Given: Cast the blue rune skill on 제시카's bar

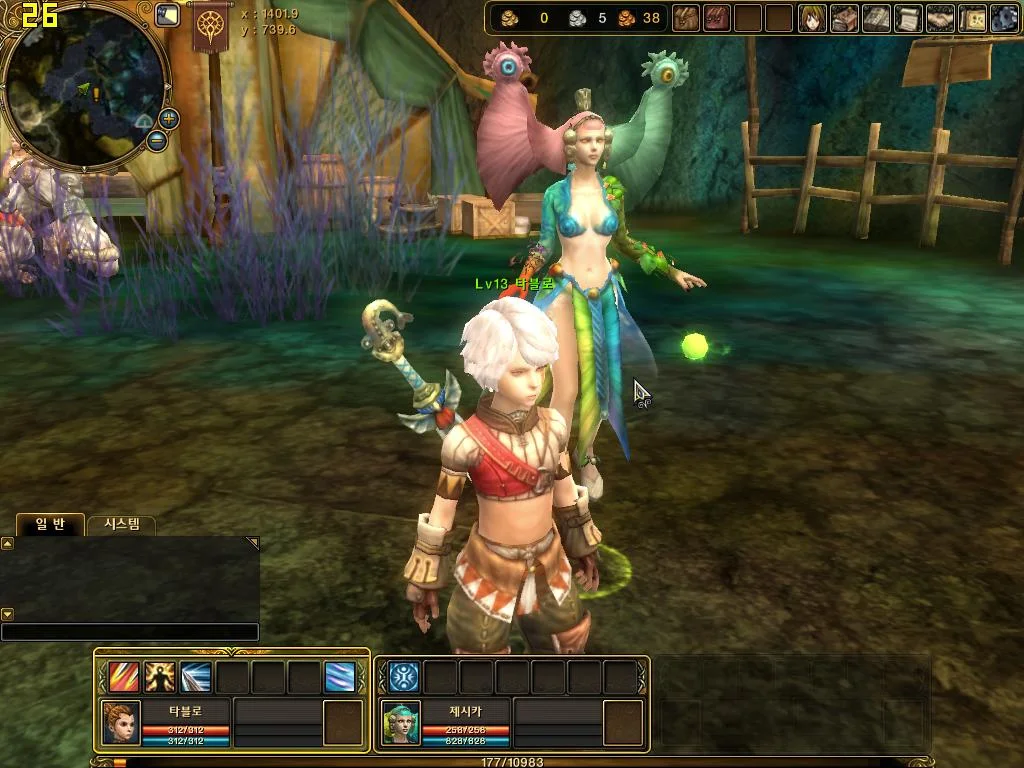Looking at the screenshot, I should coord(404,677).
